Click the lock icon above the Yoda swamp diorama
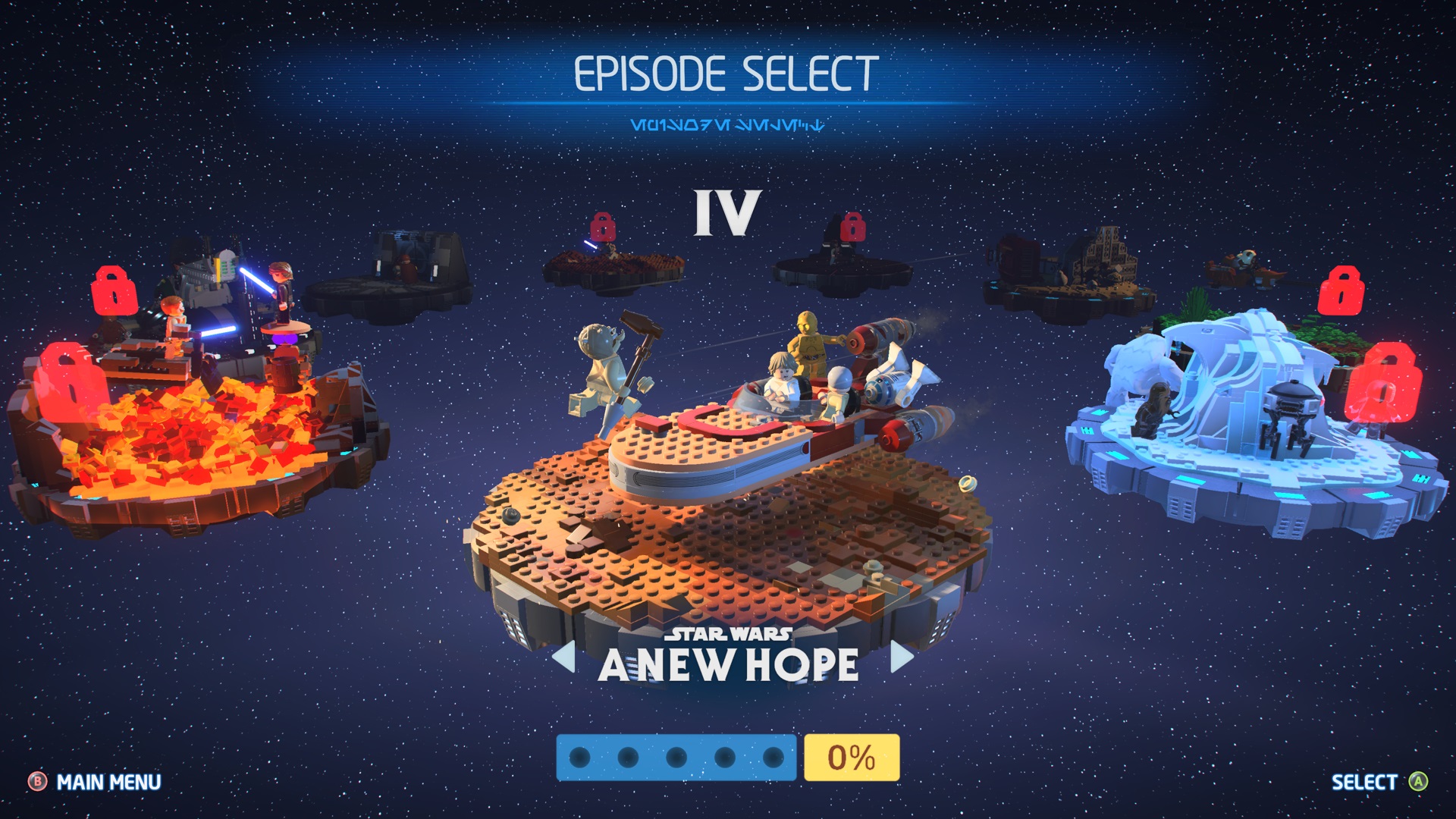The width and height of the screenshot is (1456, 819). tap(603, 226)
